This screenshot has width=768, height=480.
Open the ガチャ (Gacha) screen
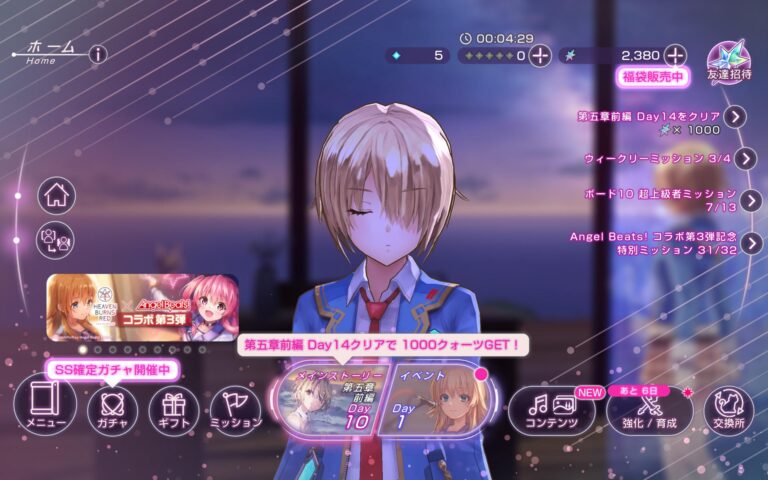pos(112,410)
